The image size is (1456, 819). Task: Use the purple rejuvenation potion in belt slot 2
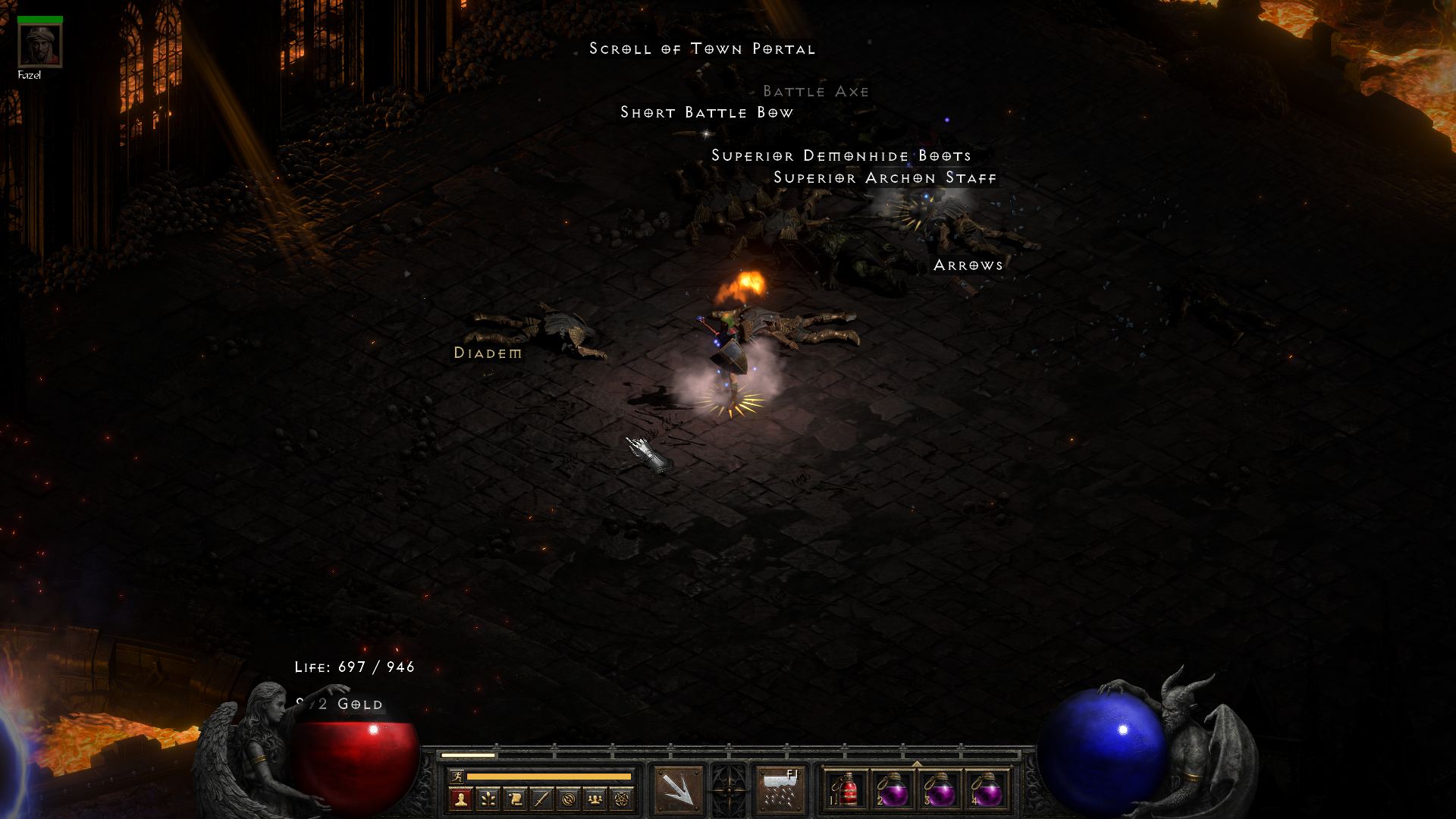[x=893, y=790]
